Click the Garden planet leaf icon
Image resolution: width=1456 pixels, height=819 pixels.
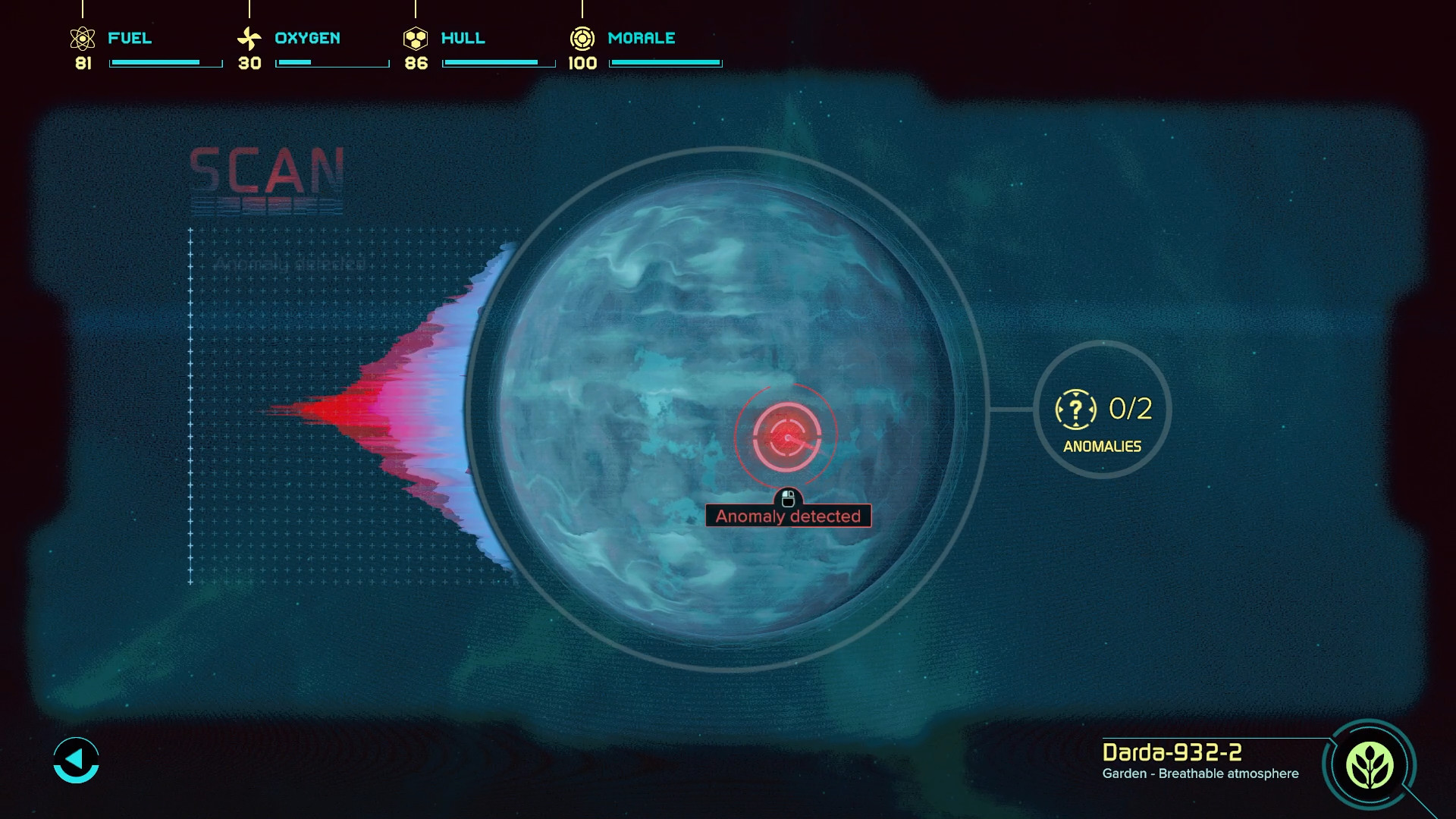pos(1369,765)
